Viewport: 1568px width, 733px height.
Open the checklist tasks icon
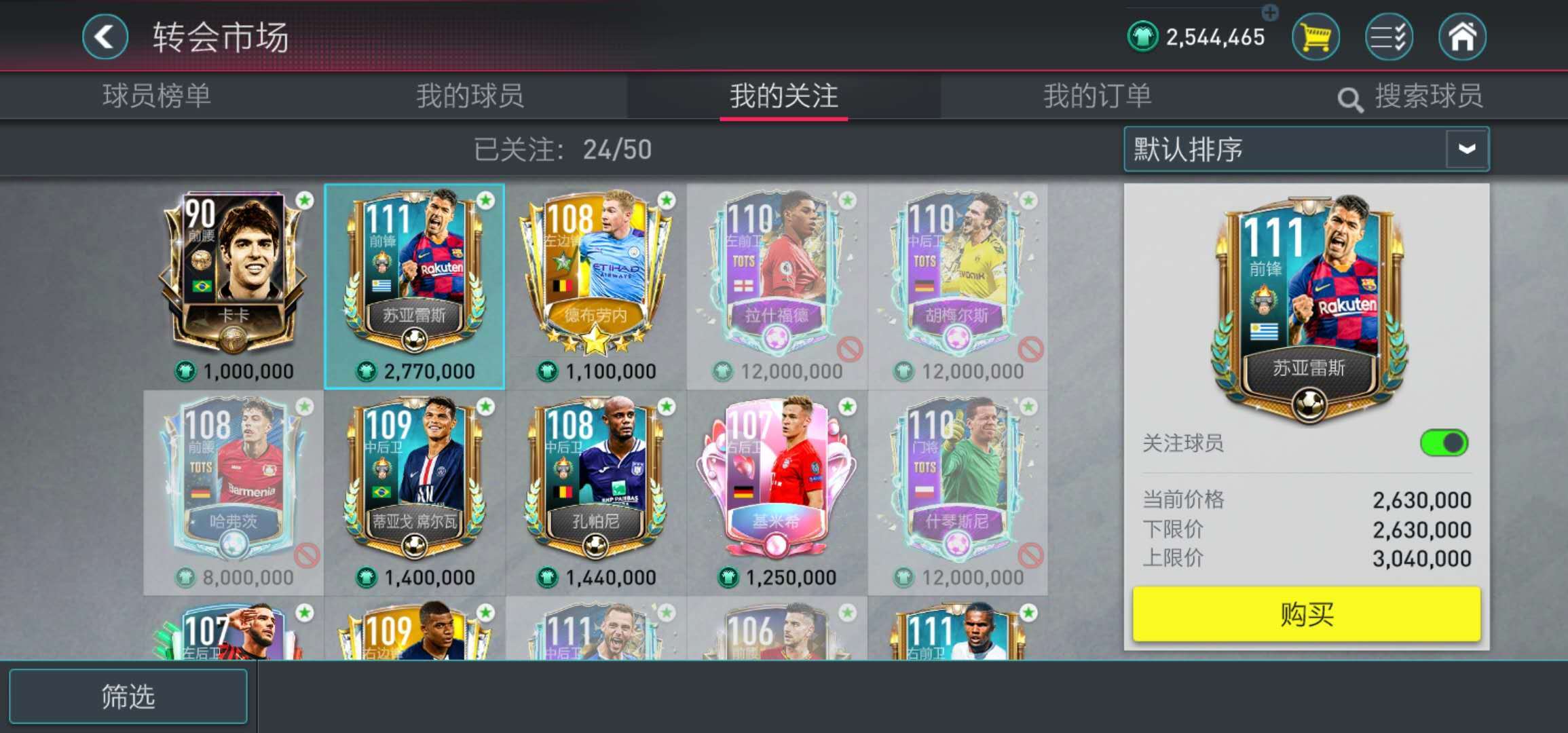pos(1389,37)
